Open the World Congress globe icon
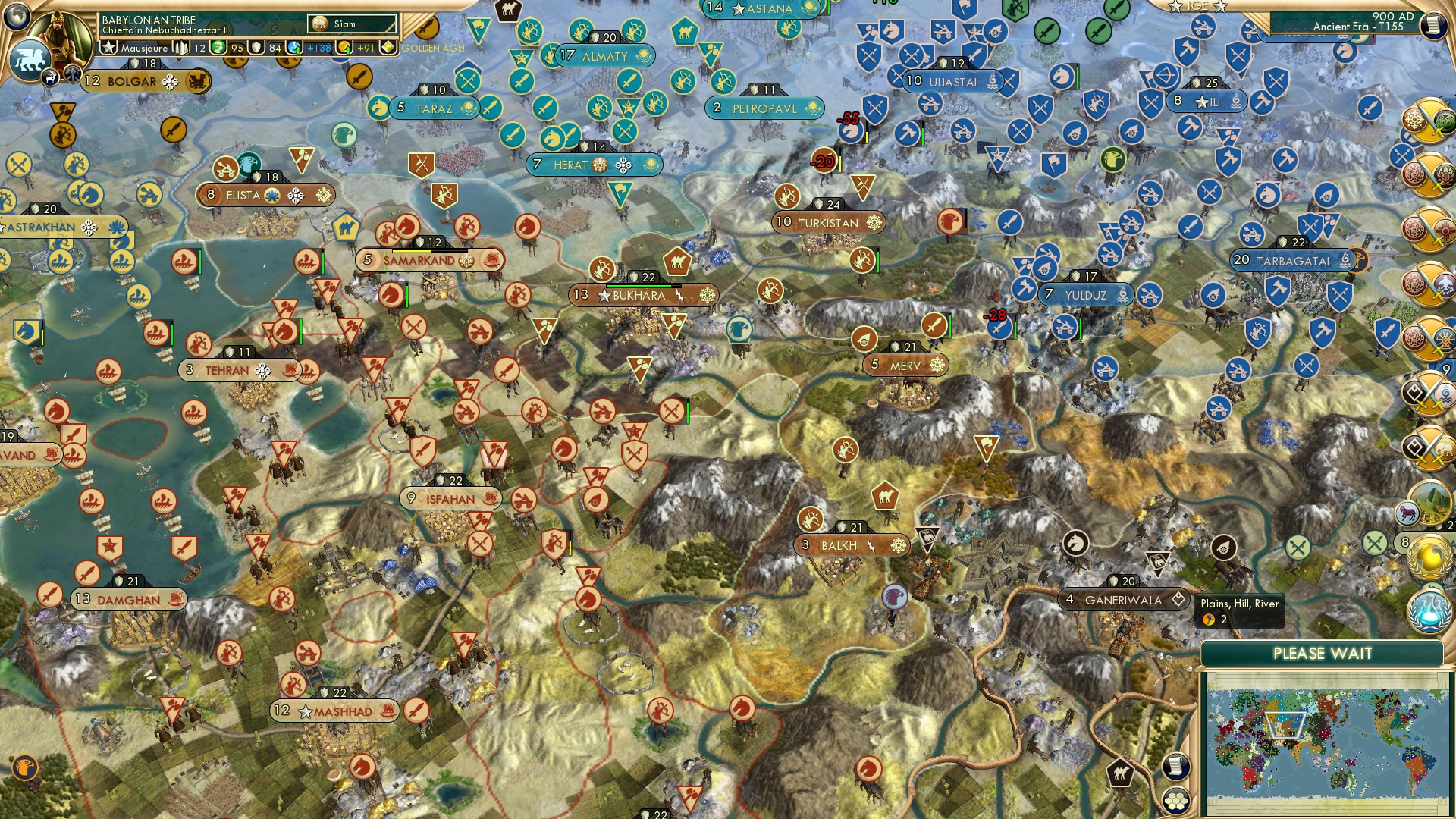The image size is (1456, 819). click(x=1428, y=559)
